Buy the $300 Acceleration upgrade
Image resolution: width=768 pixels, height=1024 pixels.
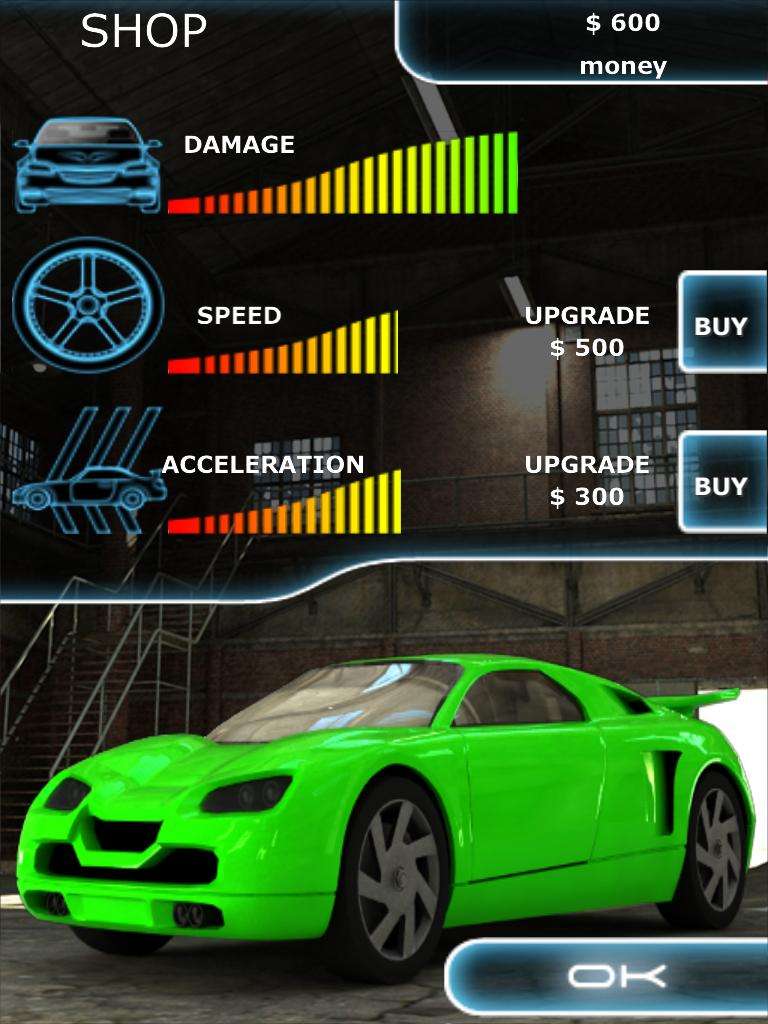coord(722,486)
